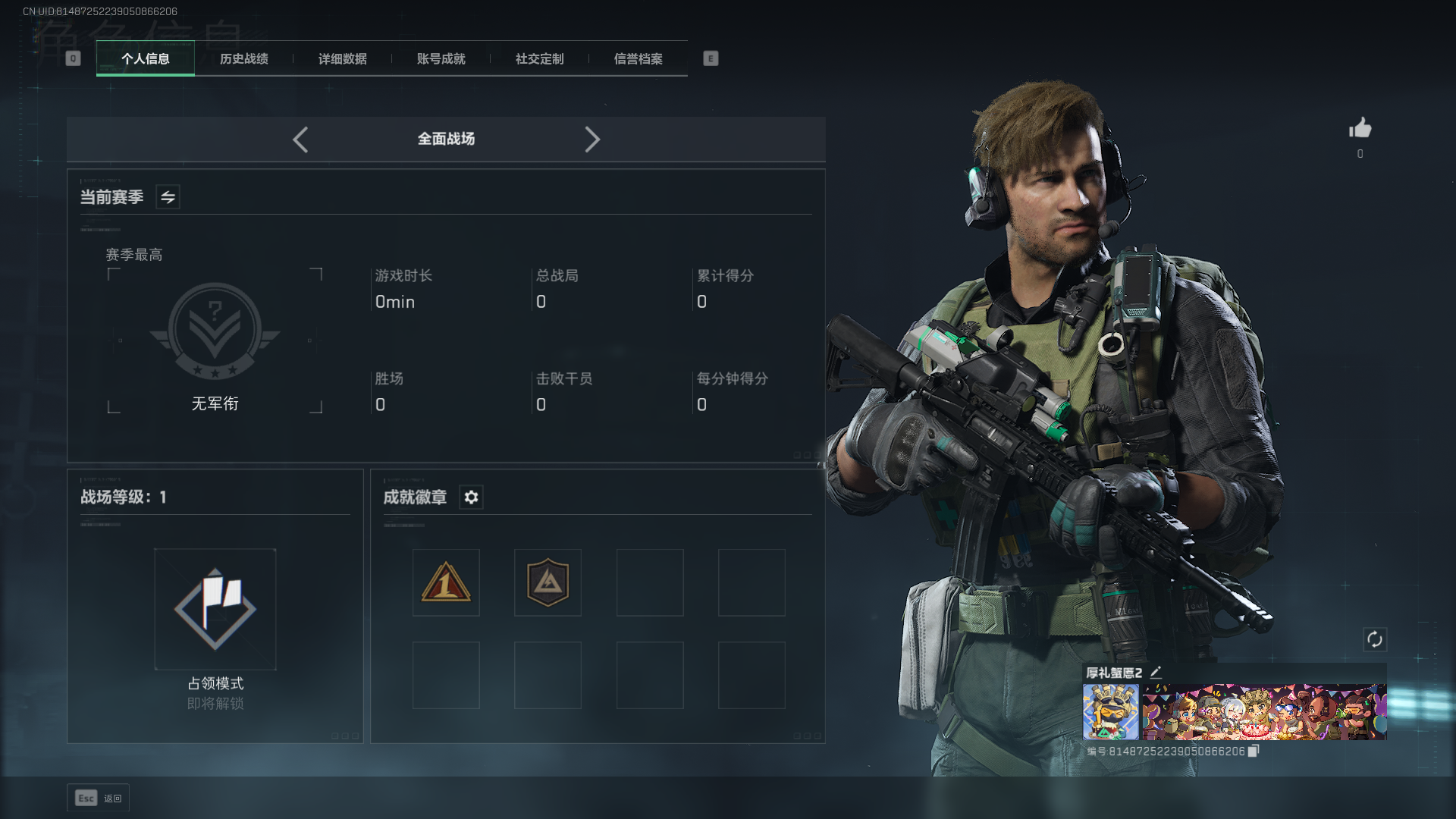The image size is (1456, 819).
Task: Show the 账号成就 tab
Action: 441,59
